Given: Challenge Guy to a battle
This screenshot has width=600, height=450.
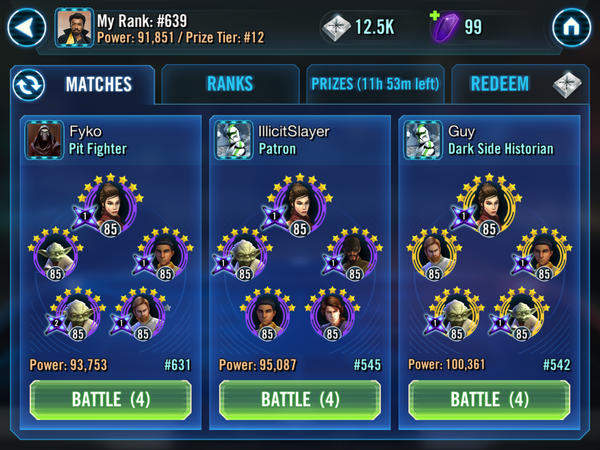Looking at the screenshot, I should point(488,399).
